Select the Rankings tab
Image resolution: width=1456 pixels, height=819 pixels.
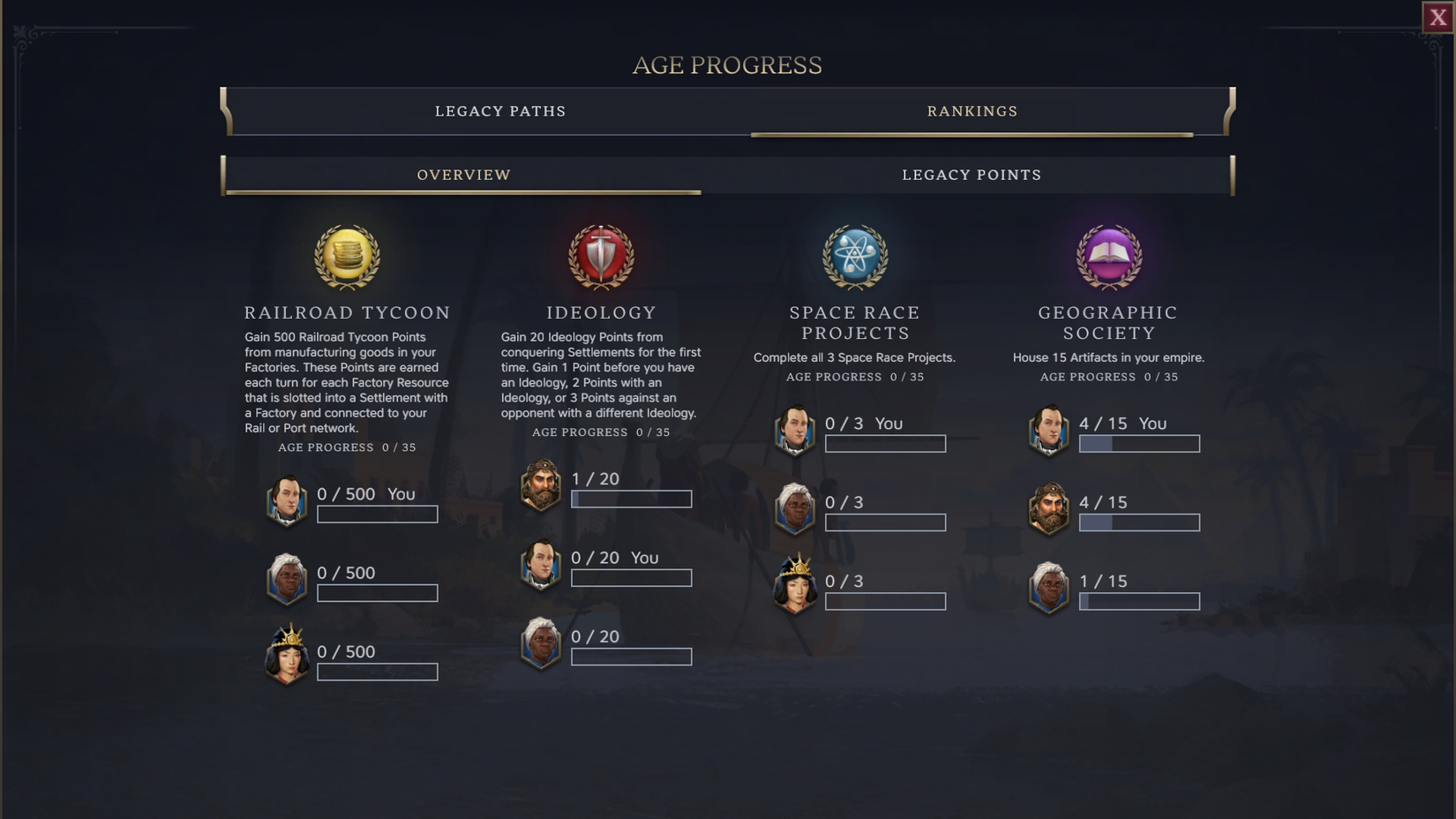972,111
